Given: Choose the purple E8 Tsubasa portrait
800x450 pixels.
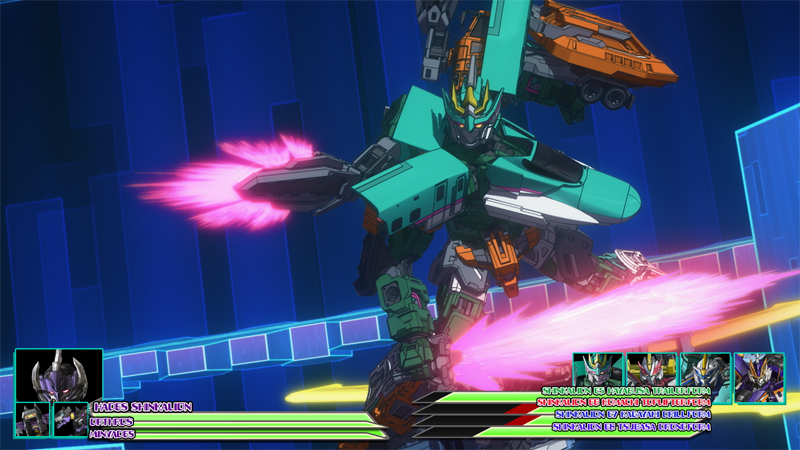Looking at the screenshot, I should click(759, 377).
